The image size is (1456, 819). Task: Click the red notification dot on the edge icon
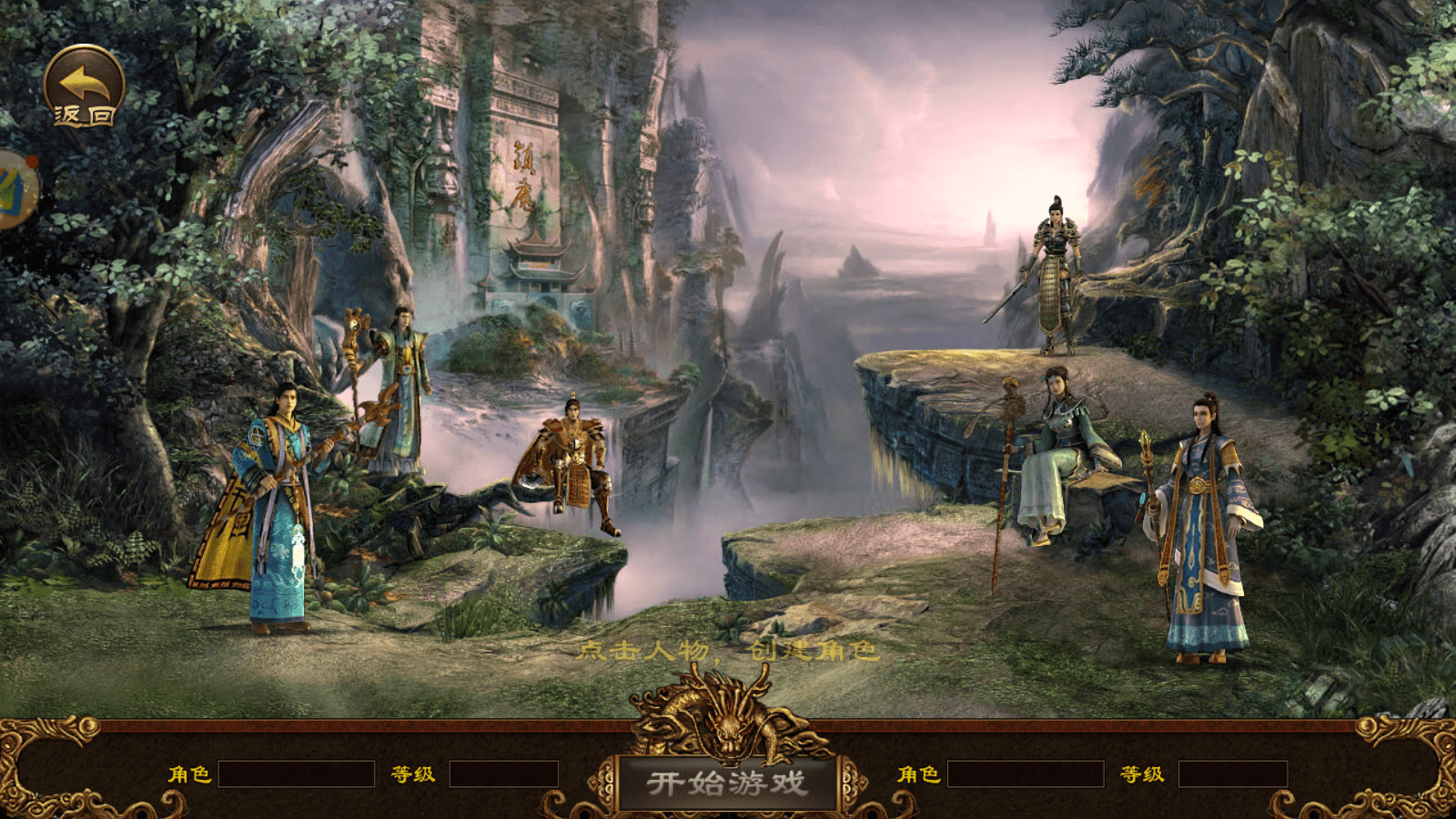(32, 161)
